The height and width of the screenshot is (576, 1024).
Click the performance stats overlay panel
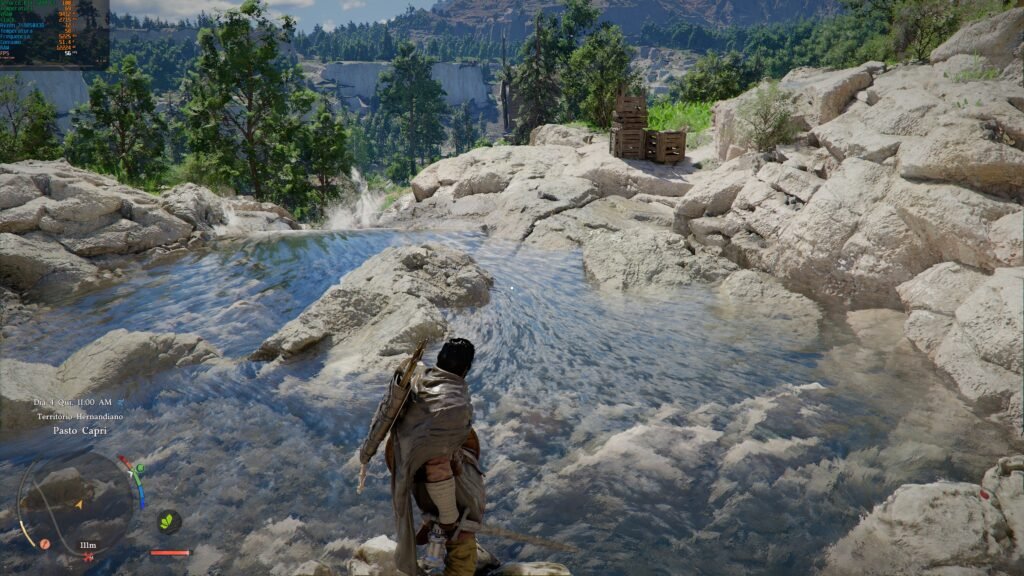[54, 33]
